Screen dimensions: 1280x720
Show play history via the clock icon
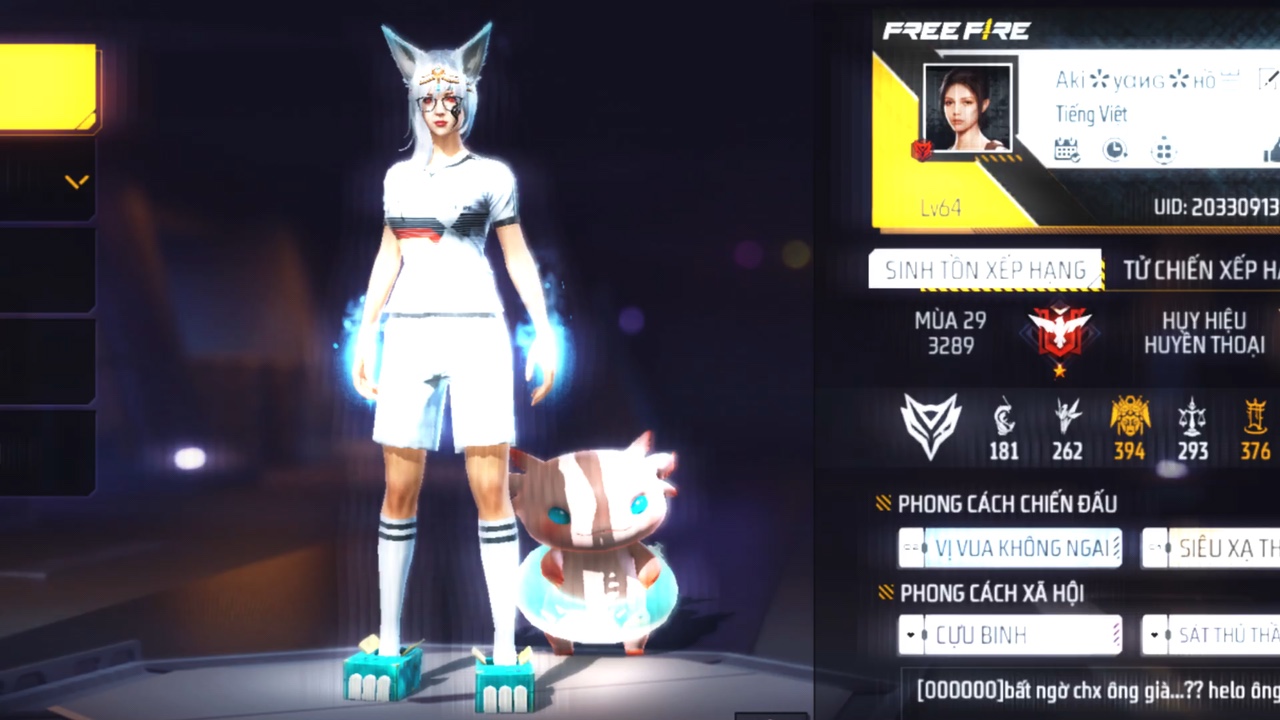pos(1114,150)
